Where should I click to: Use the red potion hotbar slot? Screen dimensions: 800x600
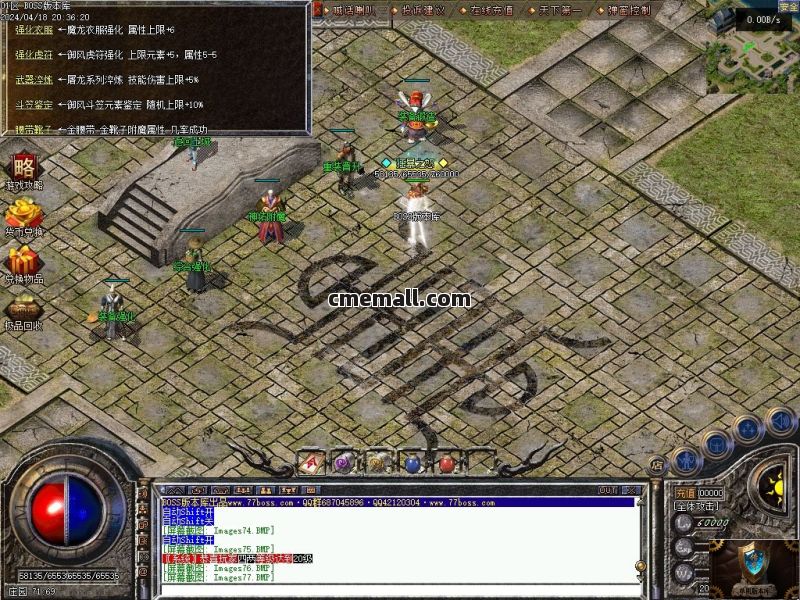click(447, 463)
